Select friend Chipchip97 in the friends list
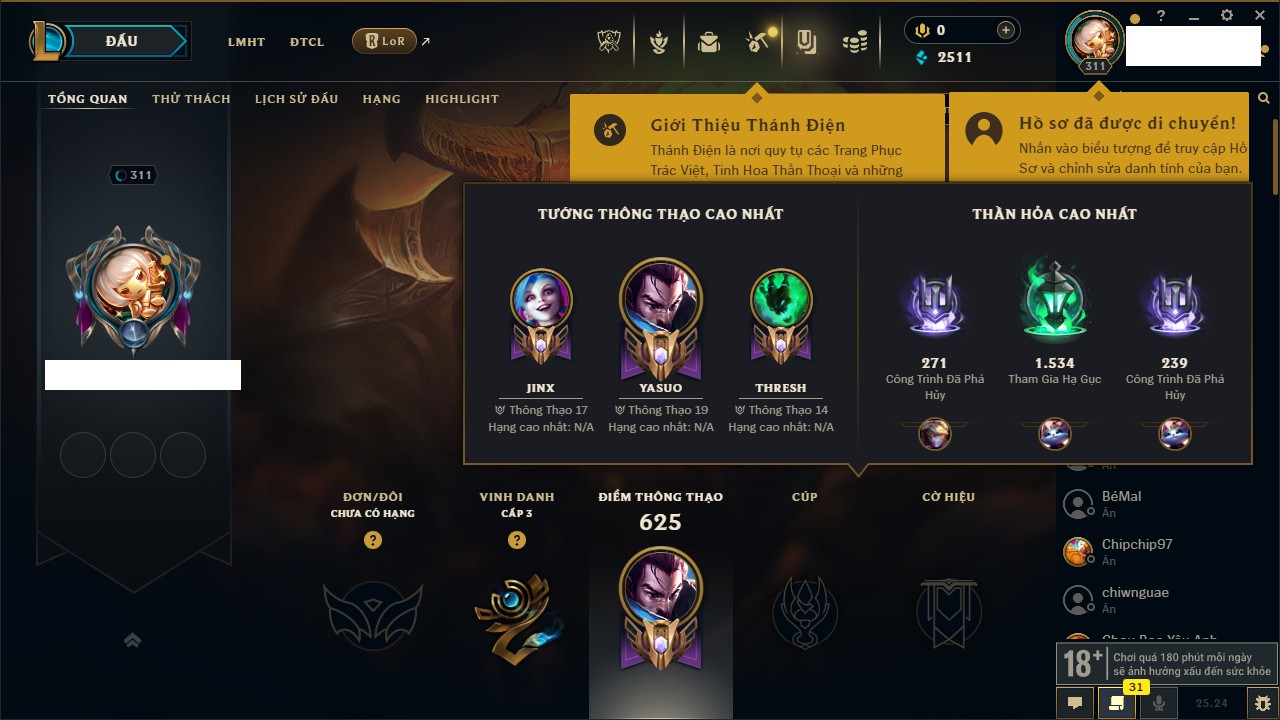 click(x=1136, y=545)
